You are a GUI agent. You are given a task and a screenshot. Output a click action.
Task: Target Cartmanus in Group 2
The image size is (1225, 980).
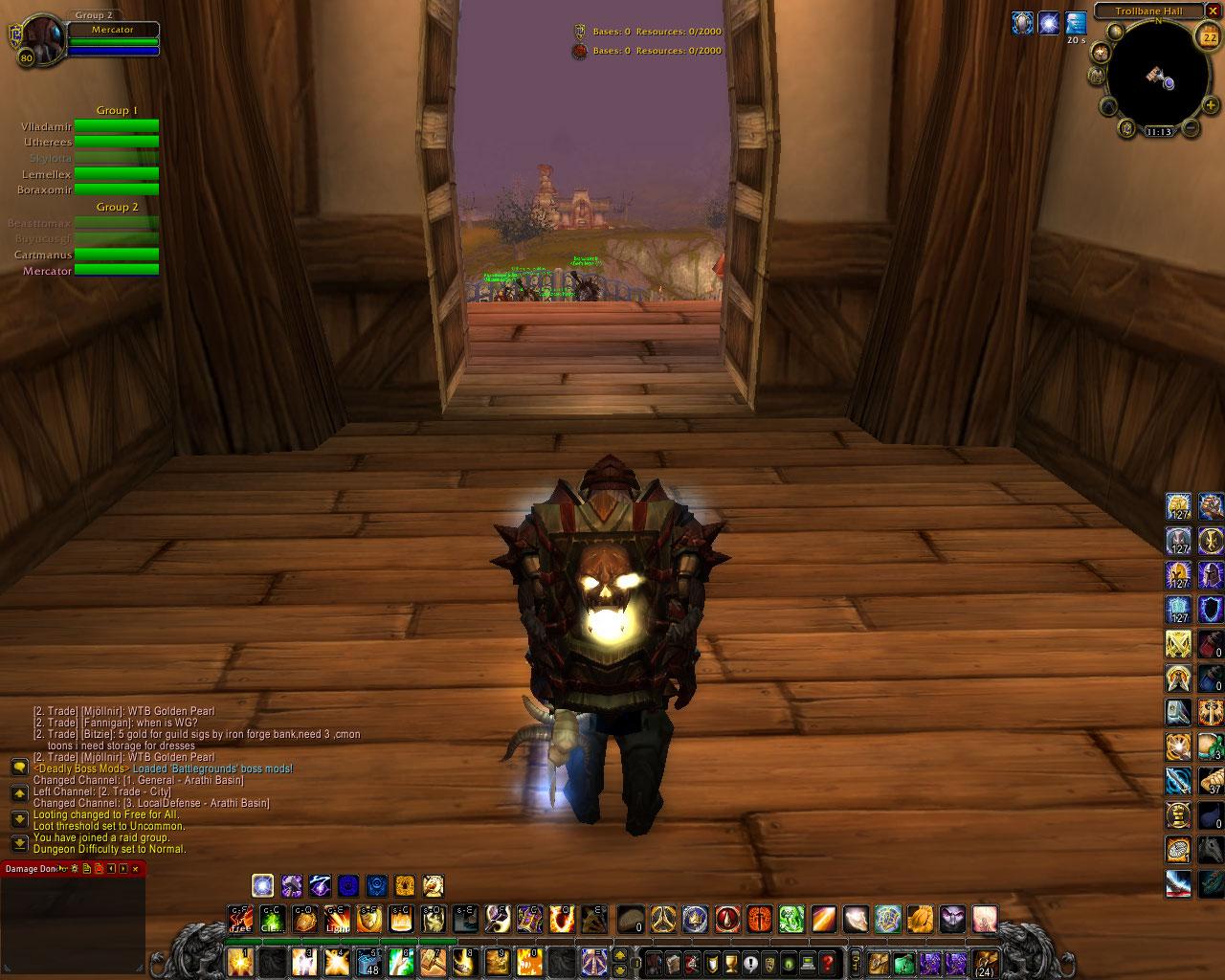(x=117, y=255)
